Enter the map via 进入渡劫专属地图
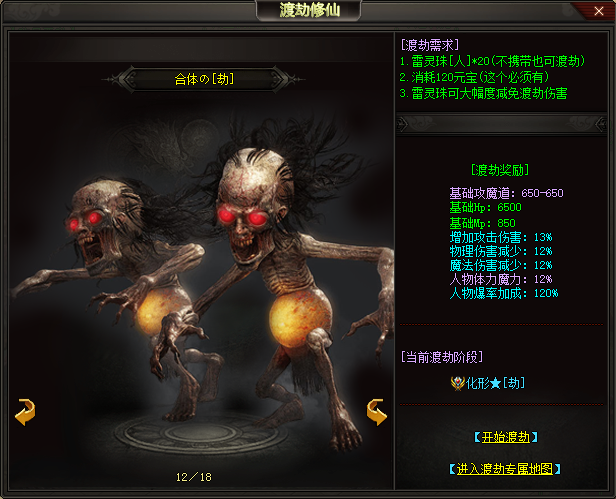 pyautogui.click(x=505, y=468)
